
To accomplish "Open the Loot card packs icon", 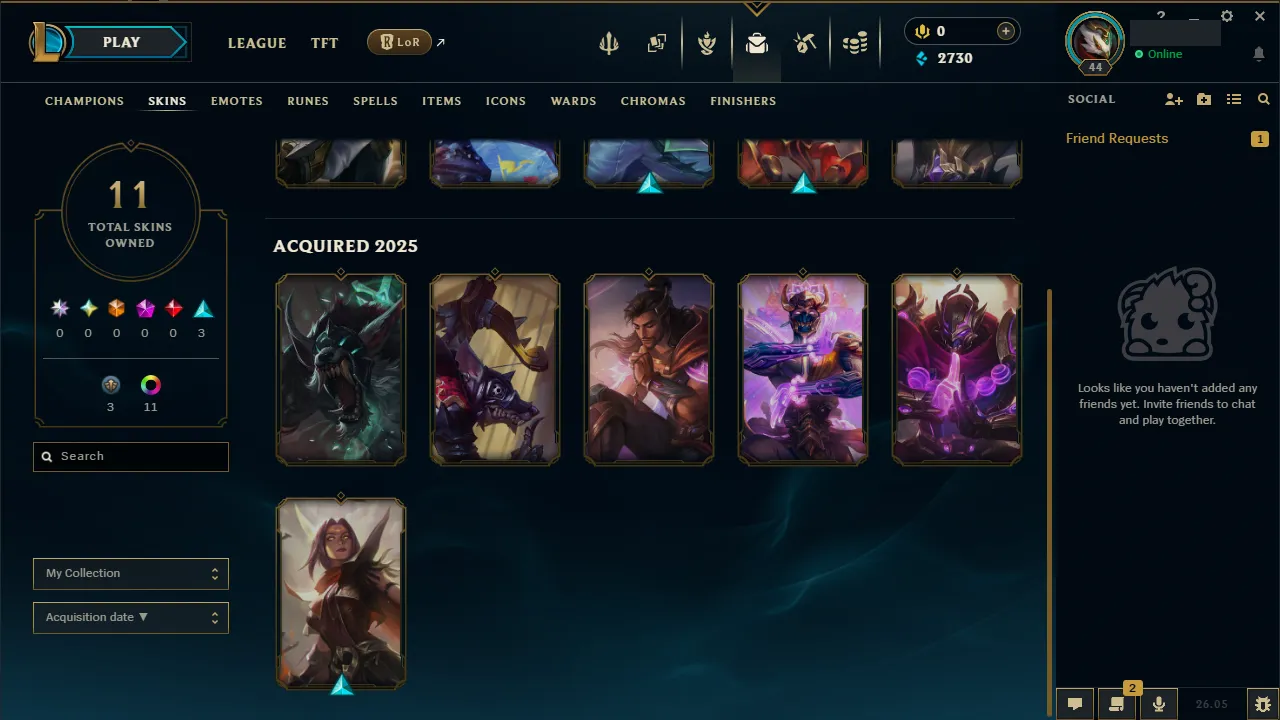I will pyautogui.click(x=657, y=43).
